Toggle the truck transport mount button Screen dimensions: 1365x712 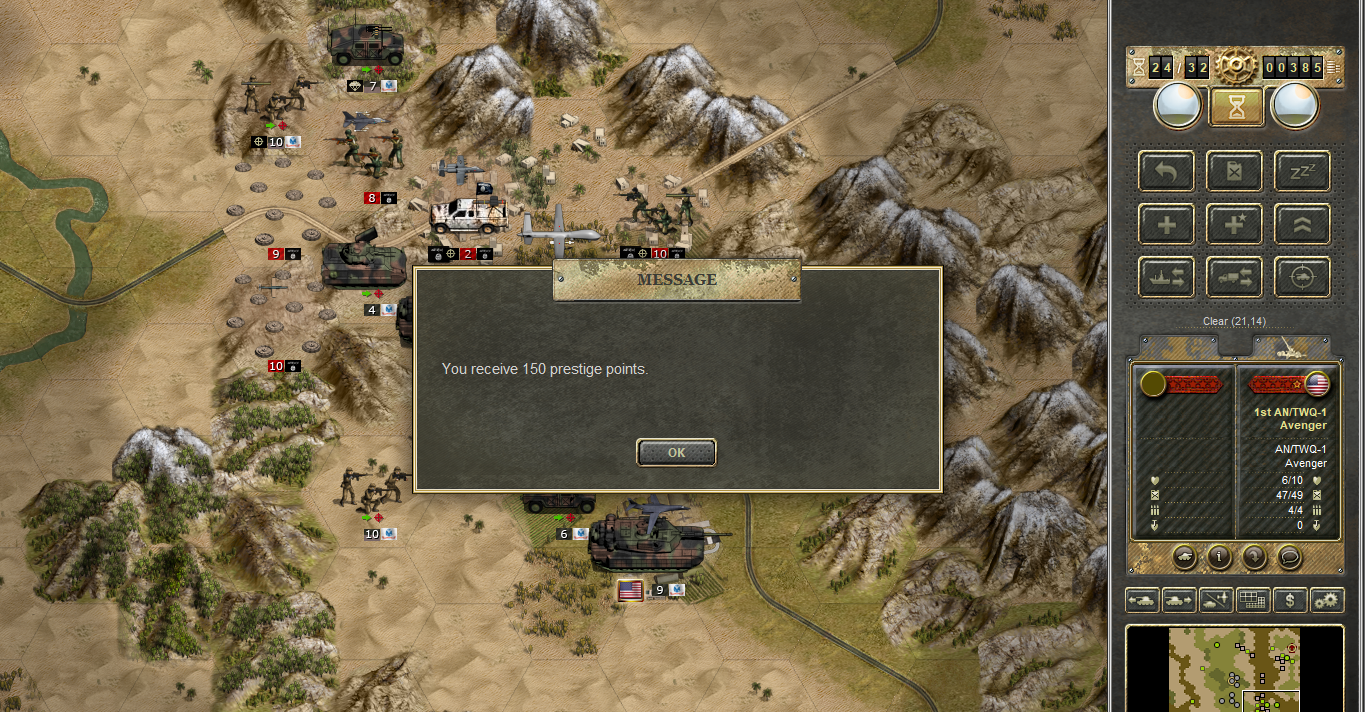point(1234,277)
